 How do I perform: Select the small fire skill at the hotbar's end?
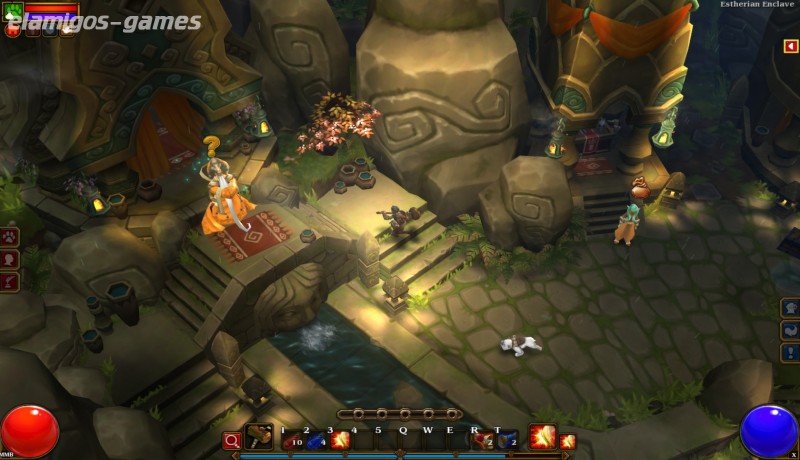568,441
